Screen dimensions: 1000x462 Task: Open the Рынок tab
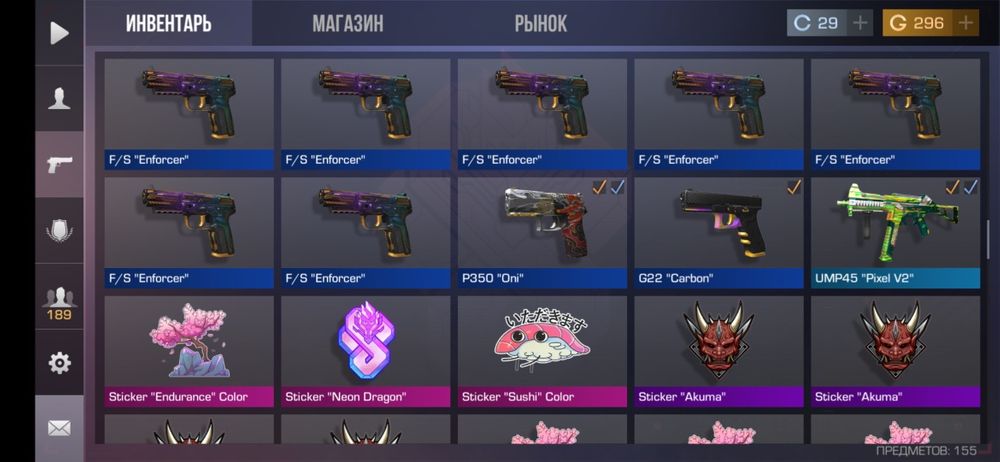click(541, 23)
